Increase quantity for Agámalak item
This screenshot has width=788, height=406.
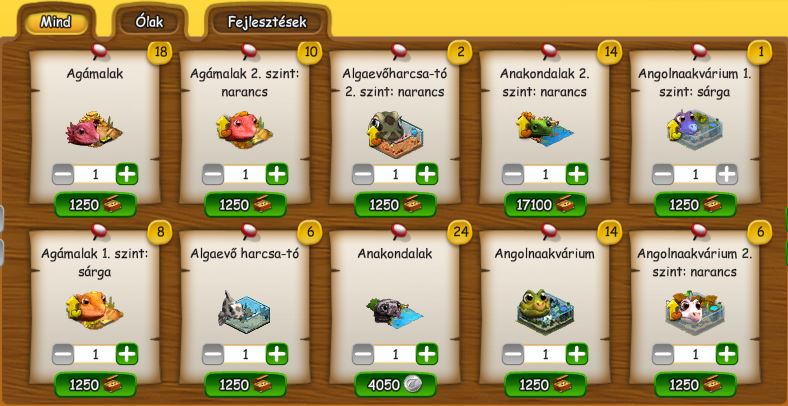127,174
